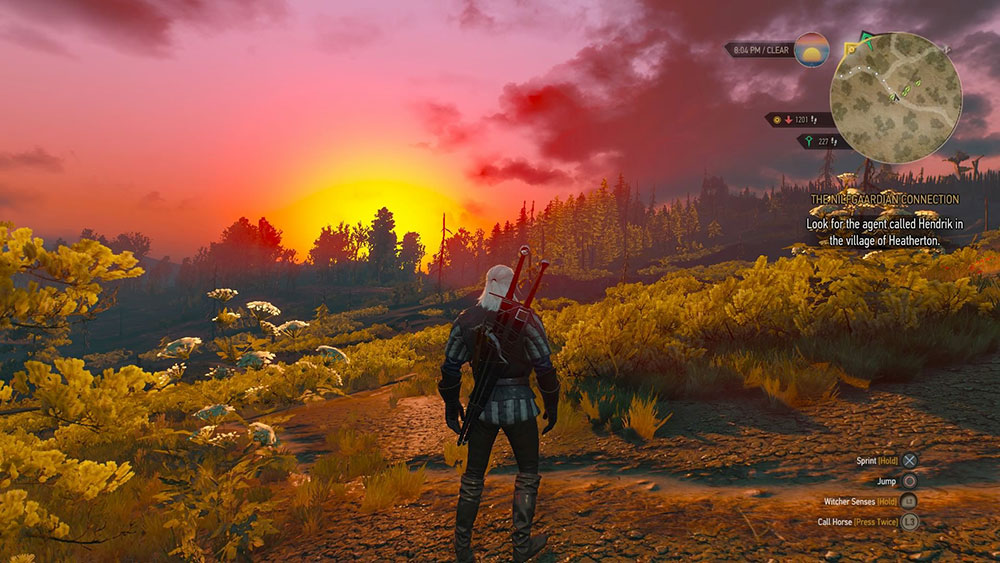The width and height of the screenshot is (1000, 563).
Task: Select The Nilfgaardian Connection quest tracker
Action: (884, 200)
